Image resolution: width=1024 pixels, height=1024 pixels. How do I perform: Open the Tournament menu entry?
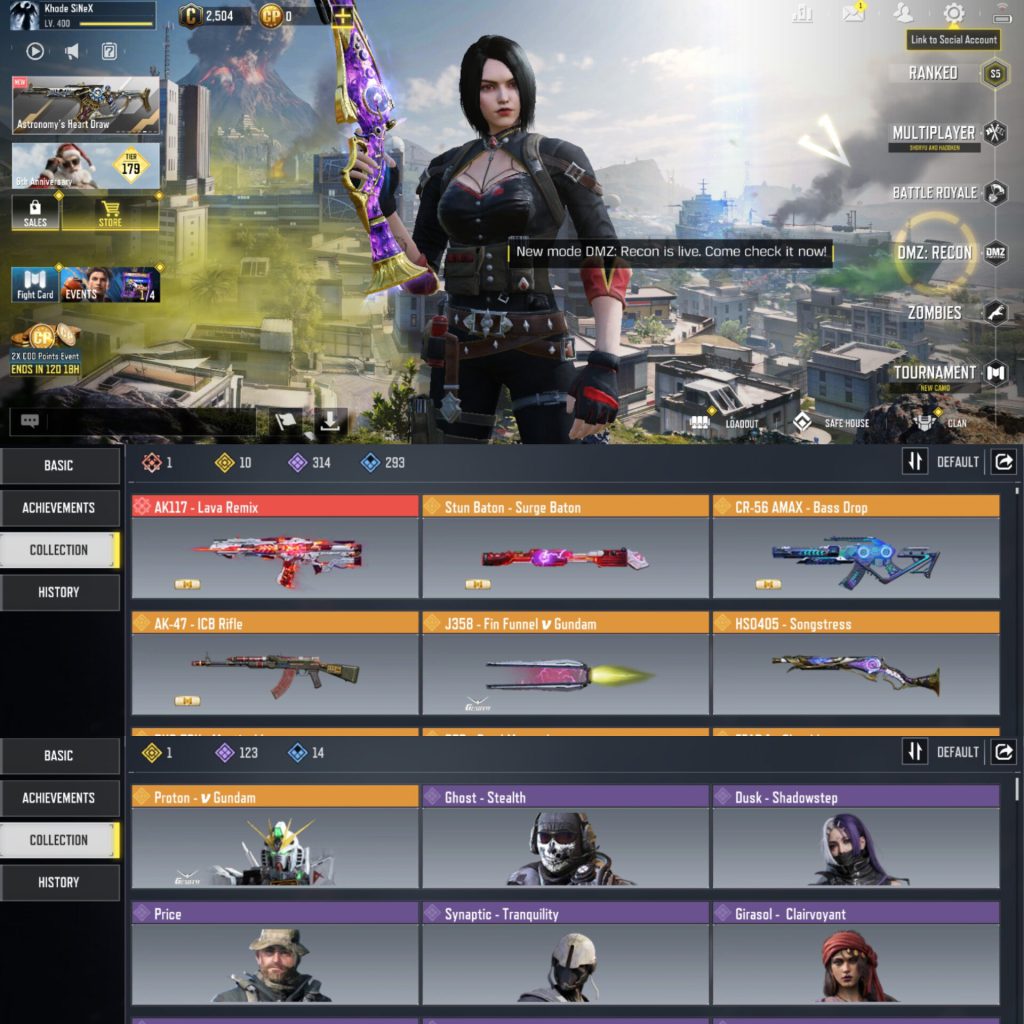click(934, 373)
